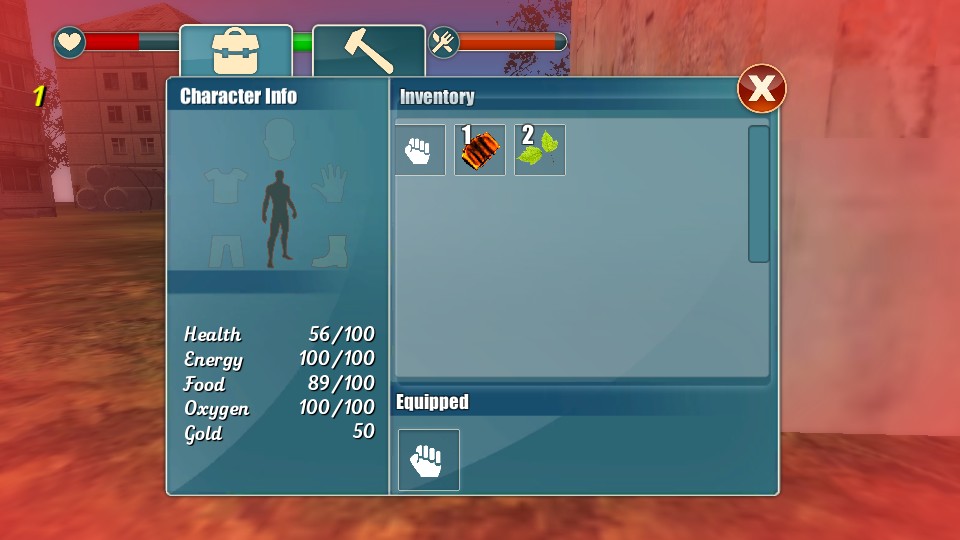Image resolution: width=960 pixels, height=540 pixels.
Task: Select the fist item in inventory
Action: [x=419, y=150]
